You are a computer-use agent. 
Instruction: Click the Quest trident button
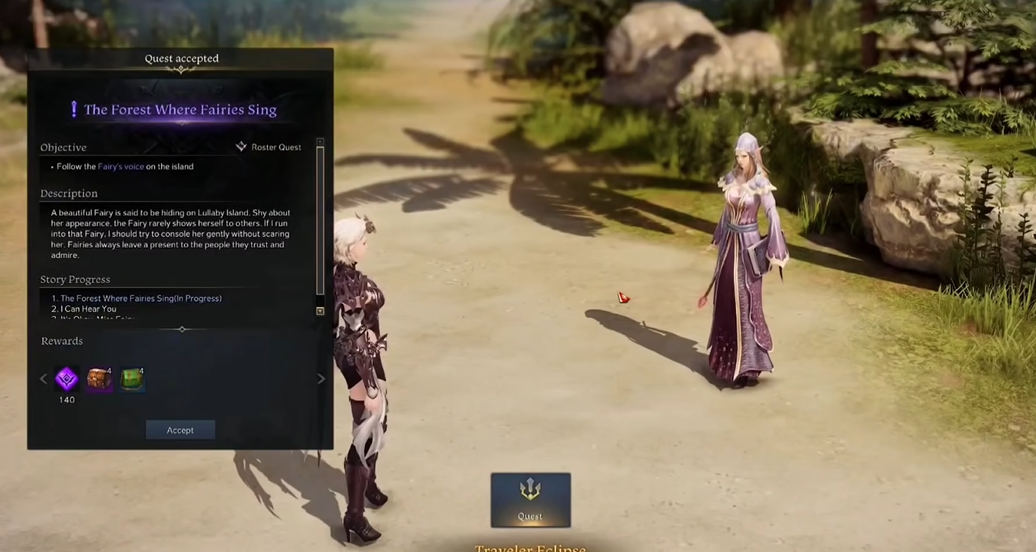(530, 499)
